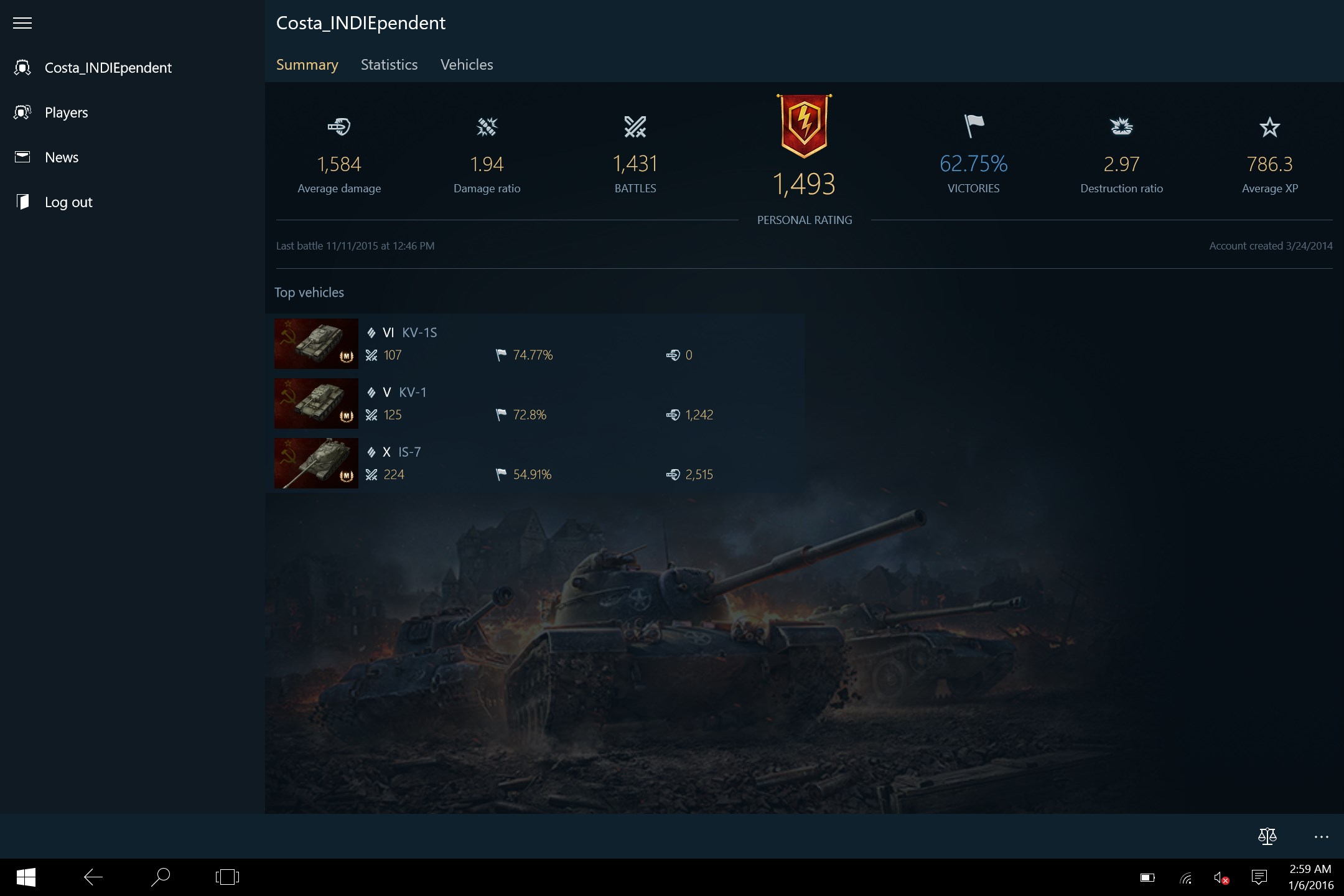
Task: Click the Damage ratio crosshair icon
Action: pyautogui.click(x=487, y=128)
